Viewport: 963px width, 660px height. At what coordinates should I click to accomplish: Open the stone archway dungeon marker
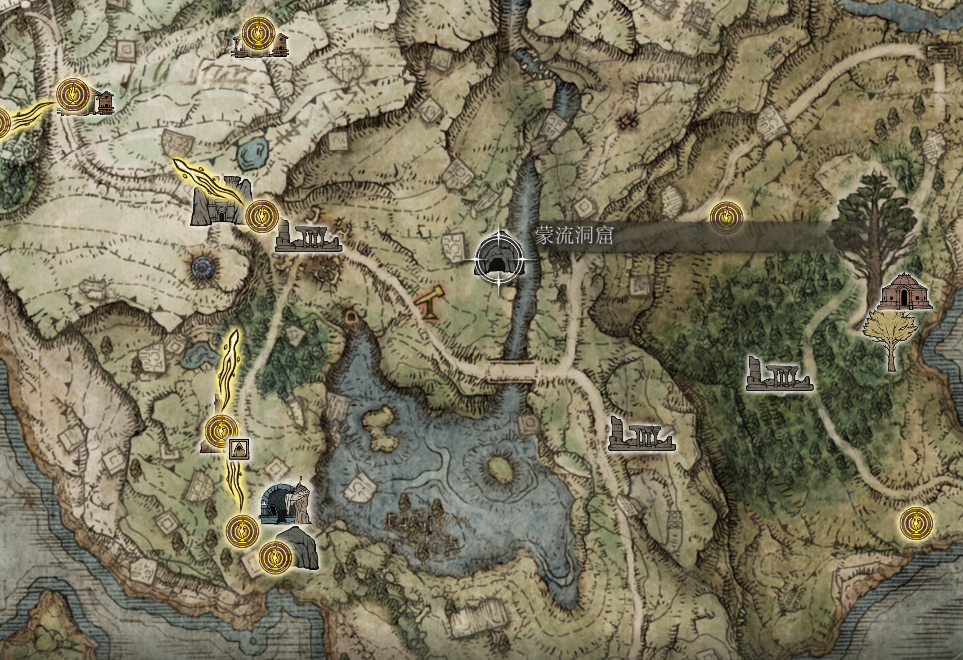pyautogui.click(x=284, y=503)
